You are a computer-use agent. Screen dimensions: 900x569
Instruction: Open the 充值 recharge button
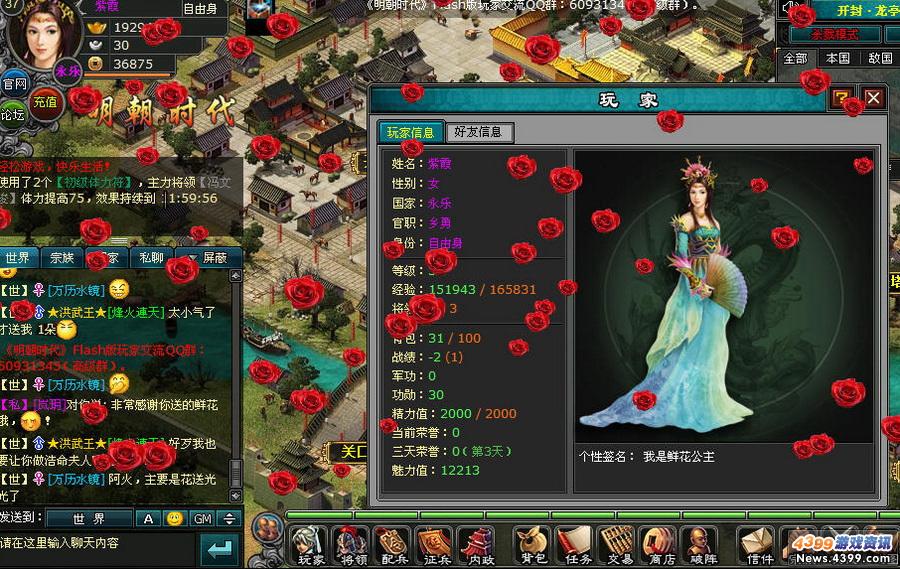pos(45,101)
